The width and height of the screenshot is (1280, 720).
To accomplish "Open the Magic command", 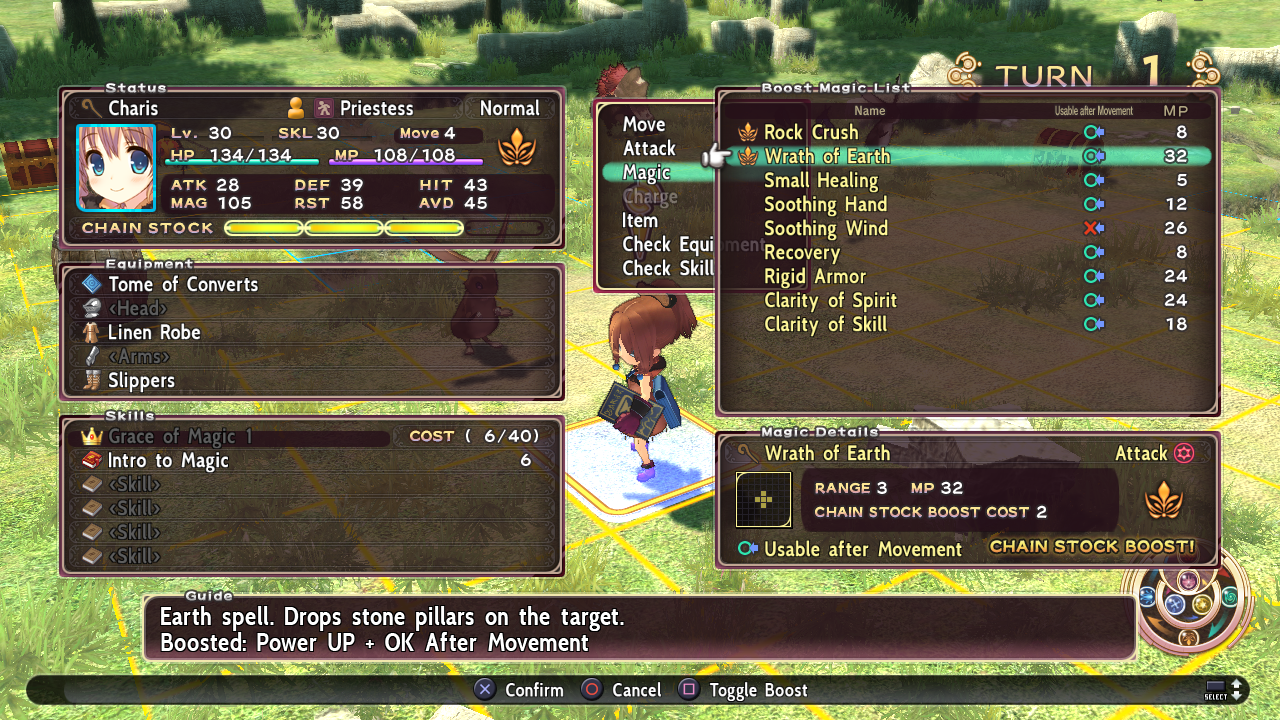I will click(x=646, y=173).
